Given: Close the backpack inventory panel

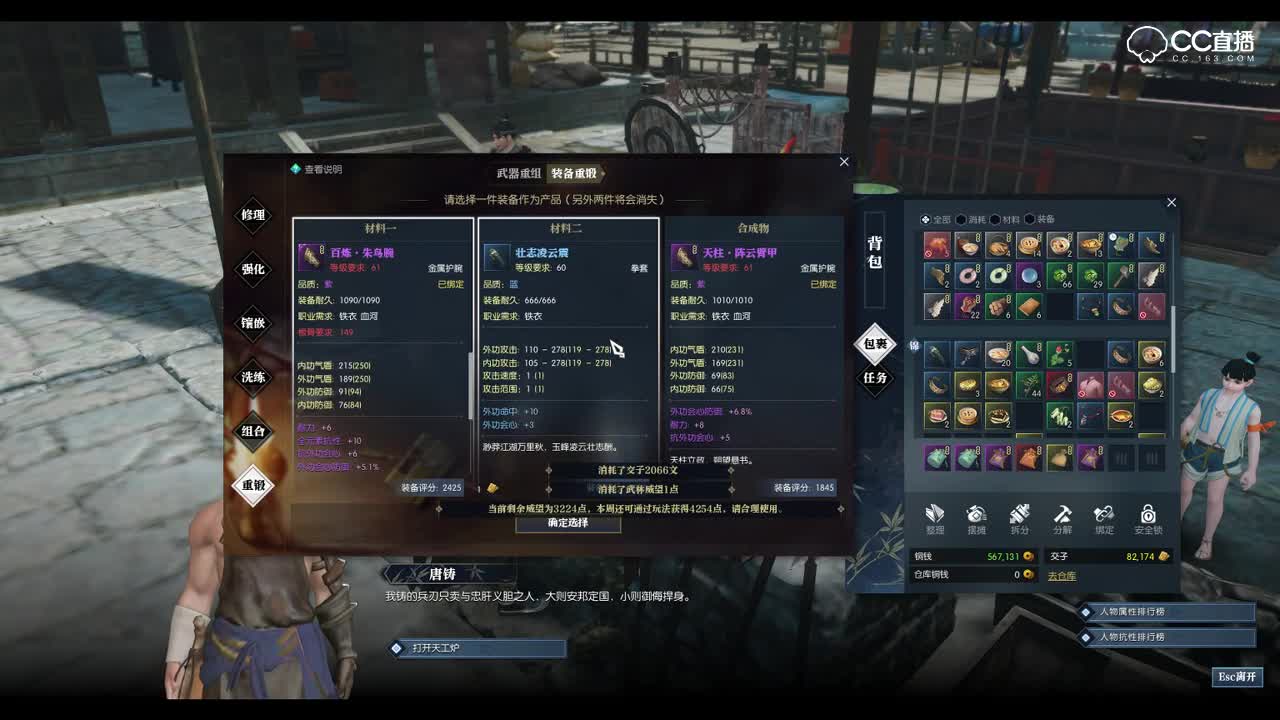Looking at the screenshot, I should tap(1171, 203).
